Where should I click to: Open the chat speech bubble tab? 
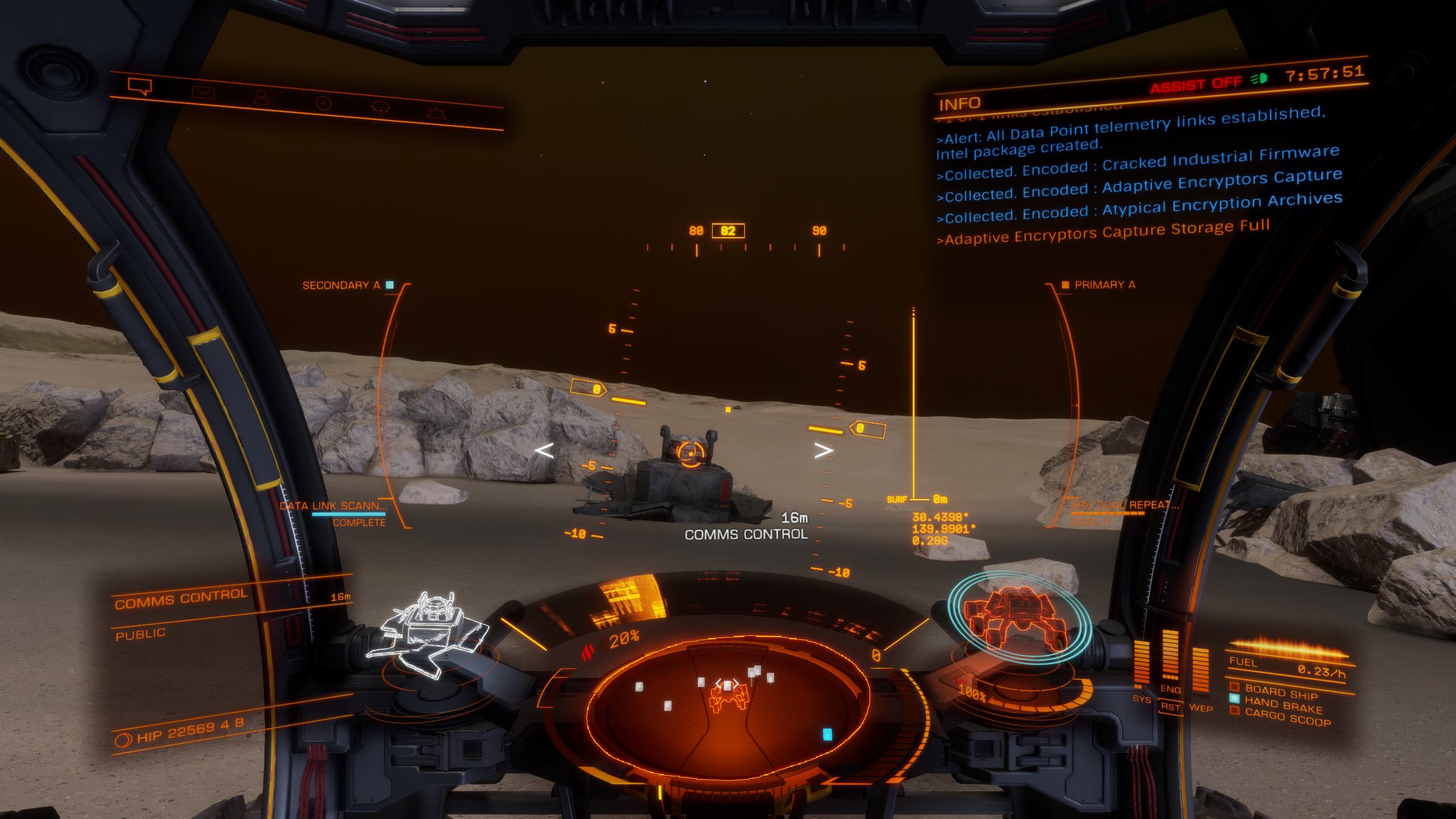click(140, 86)
